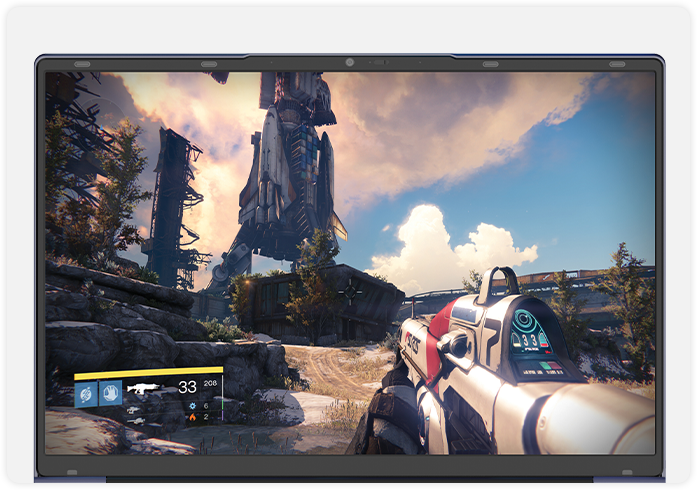Screen dimensions: 697x490
Task: Select the grenade ability icon
Action: pos(86,394)
